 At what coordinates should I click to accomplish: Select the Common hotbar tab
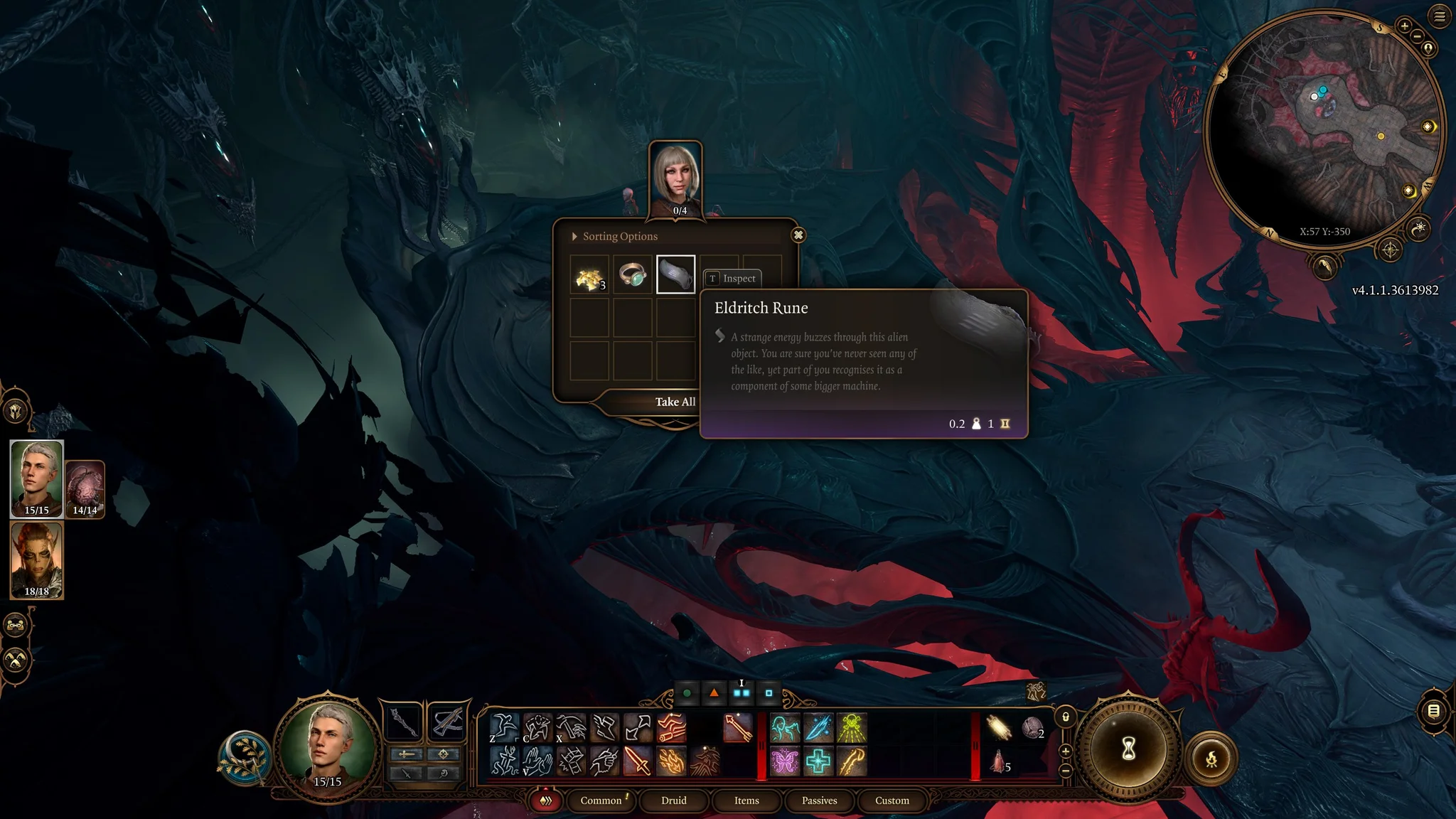pos(601,801)
